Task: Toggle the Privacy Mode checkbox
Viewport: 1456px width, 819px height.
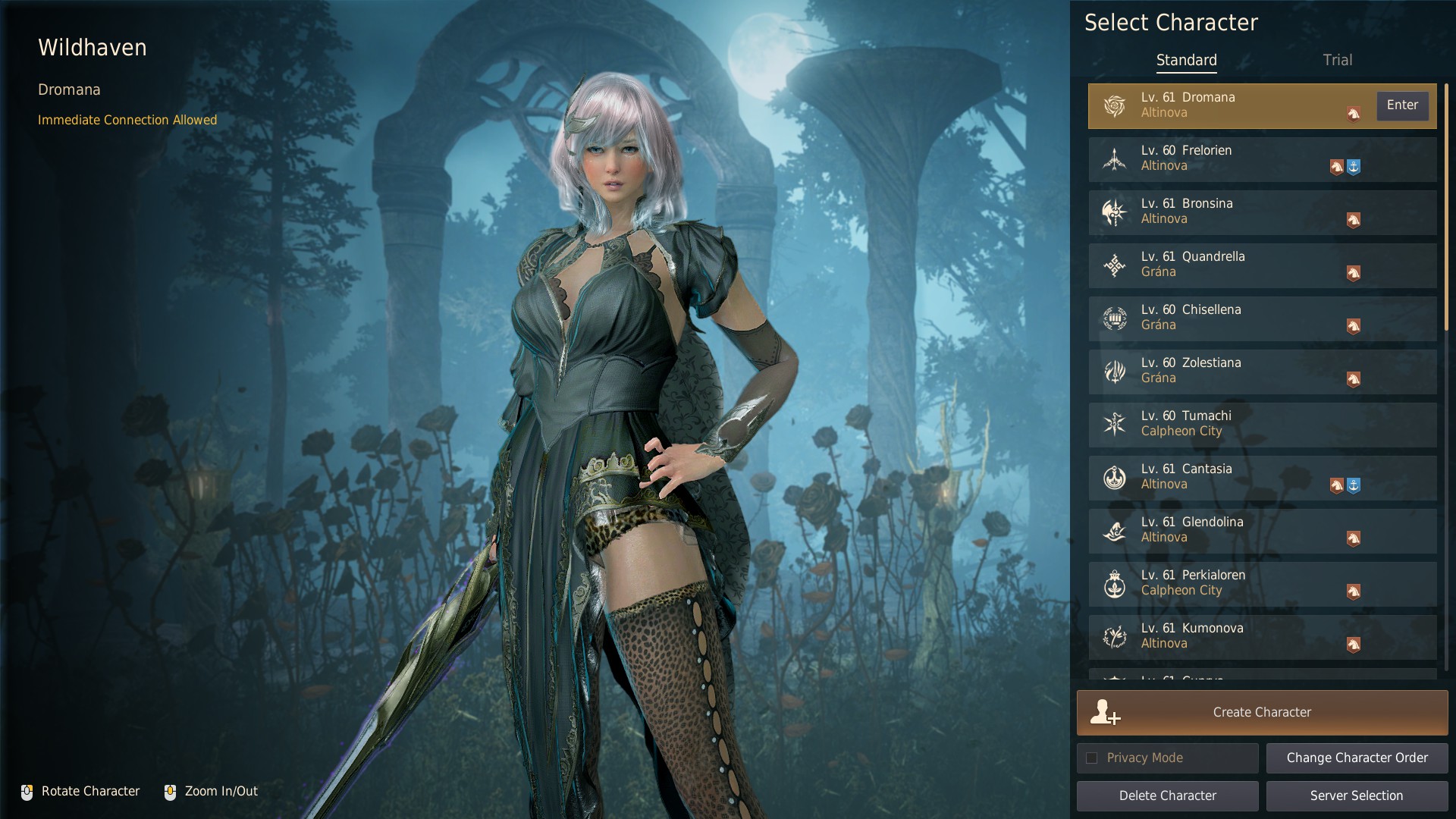Action: coord(1092,758)
